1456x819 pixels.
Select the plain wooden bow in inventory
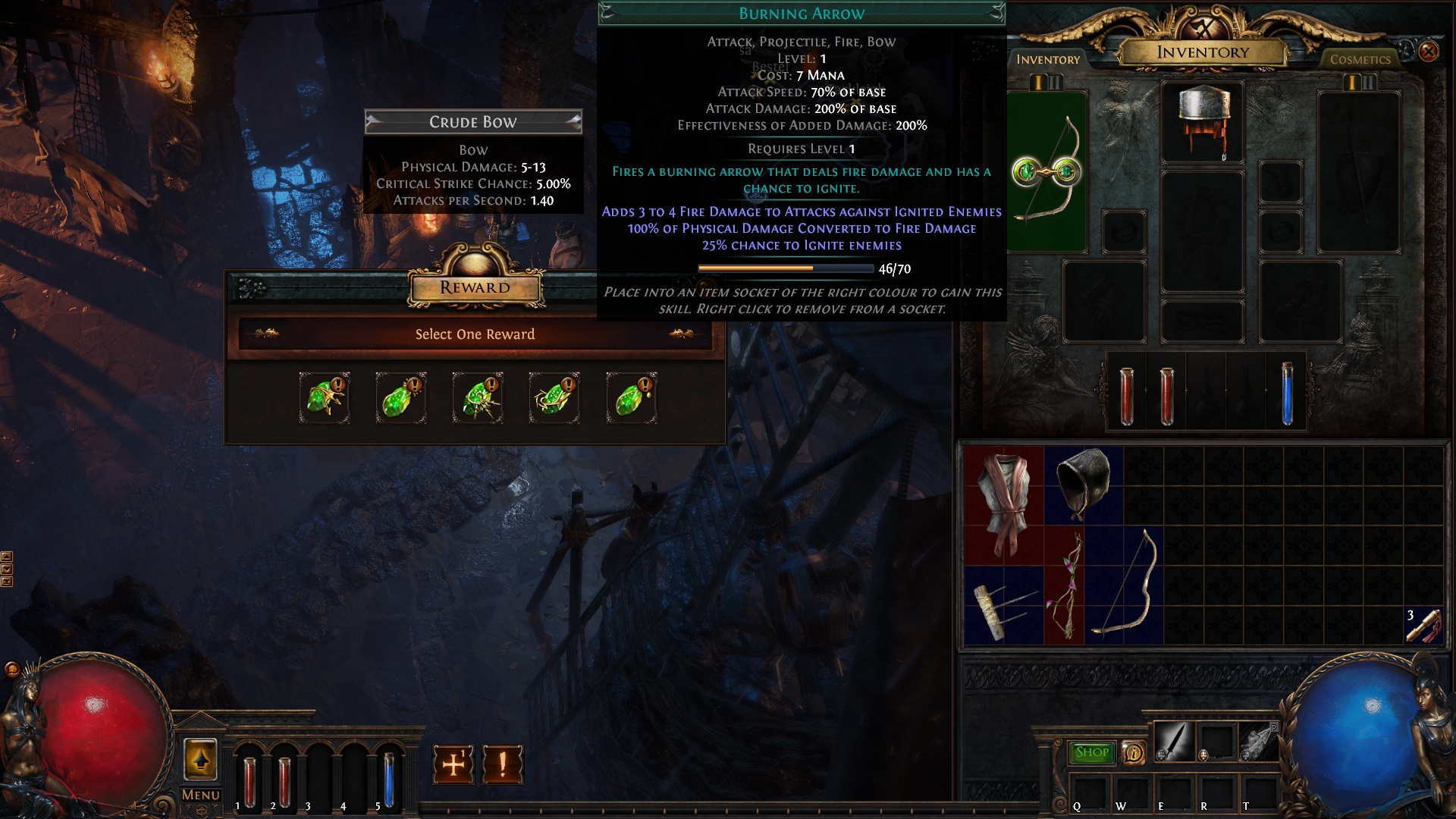point(1125,585)
